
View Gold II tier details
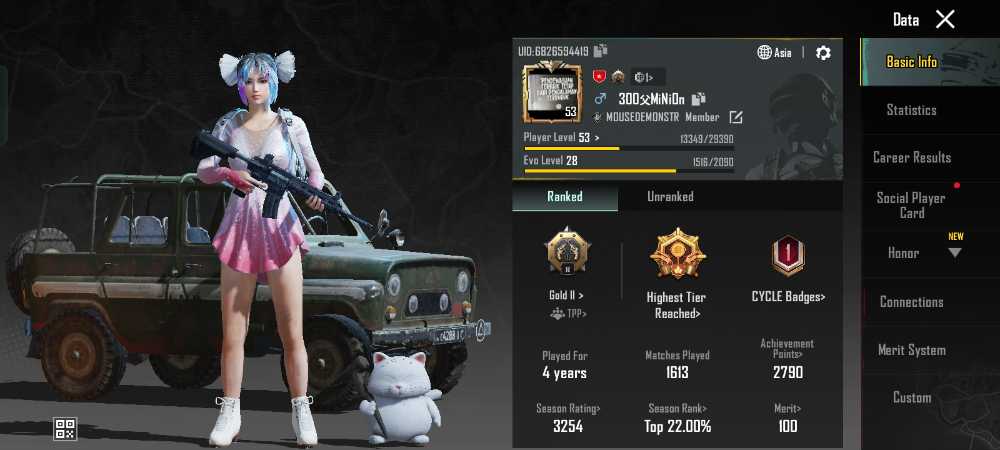point(567,265)
